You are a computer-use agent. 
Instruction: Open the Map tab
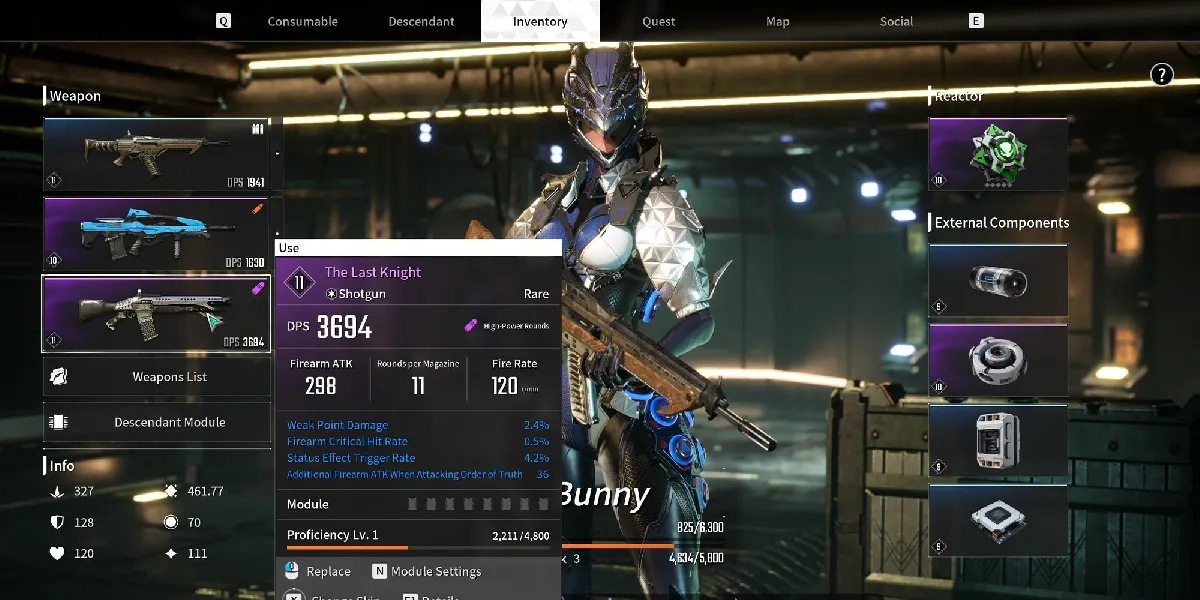click(777, 21)
